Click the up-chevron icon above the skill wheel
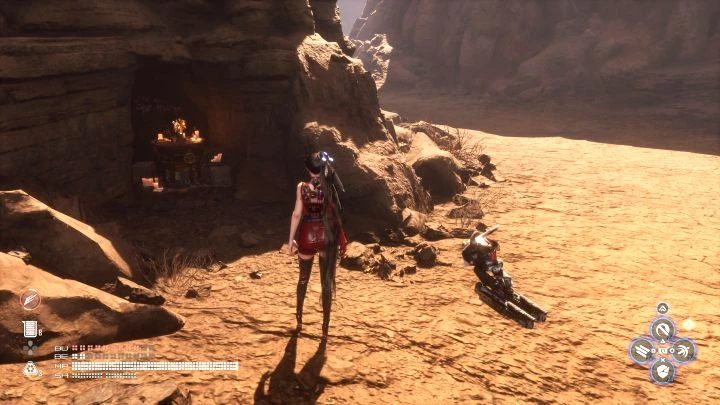 point(661,308)
